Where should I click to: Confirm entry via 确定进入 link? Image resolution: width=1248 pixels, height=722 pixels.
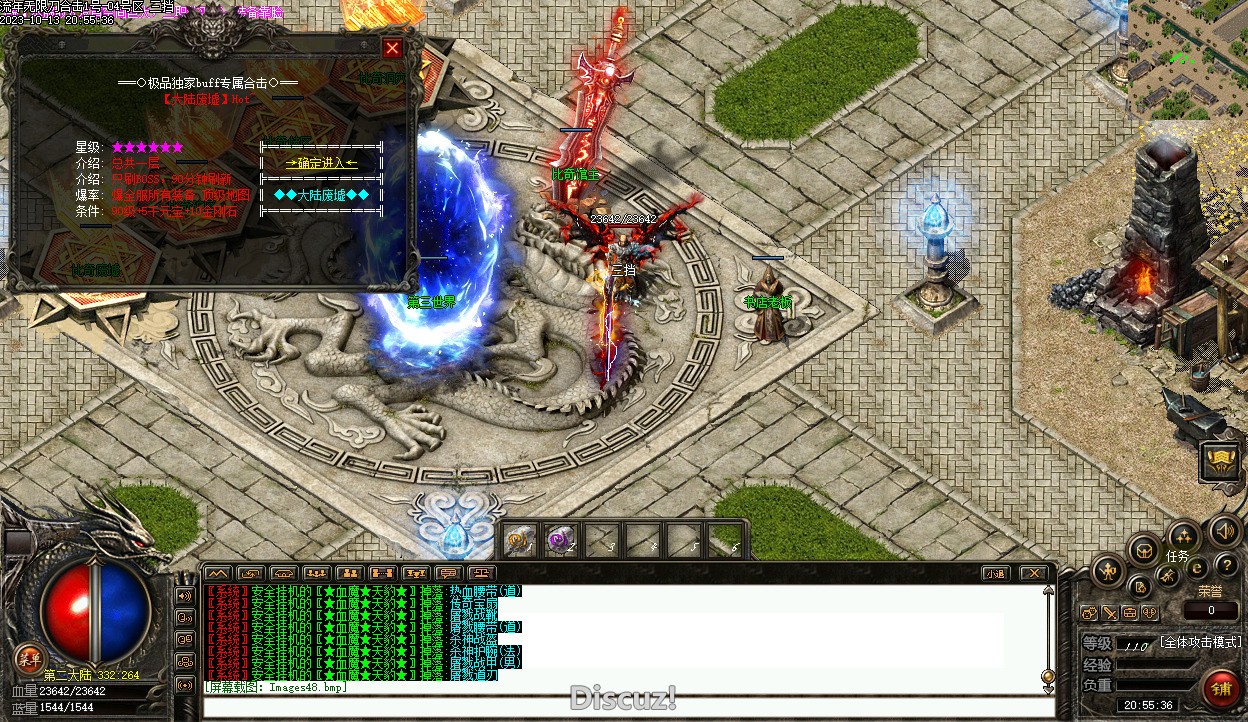tap(321, 163)
